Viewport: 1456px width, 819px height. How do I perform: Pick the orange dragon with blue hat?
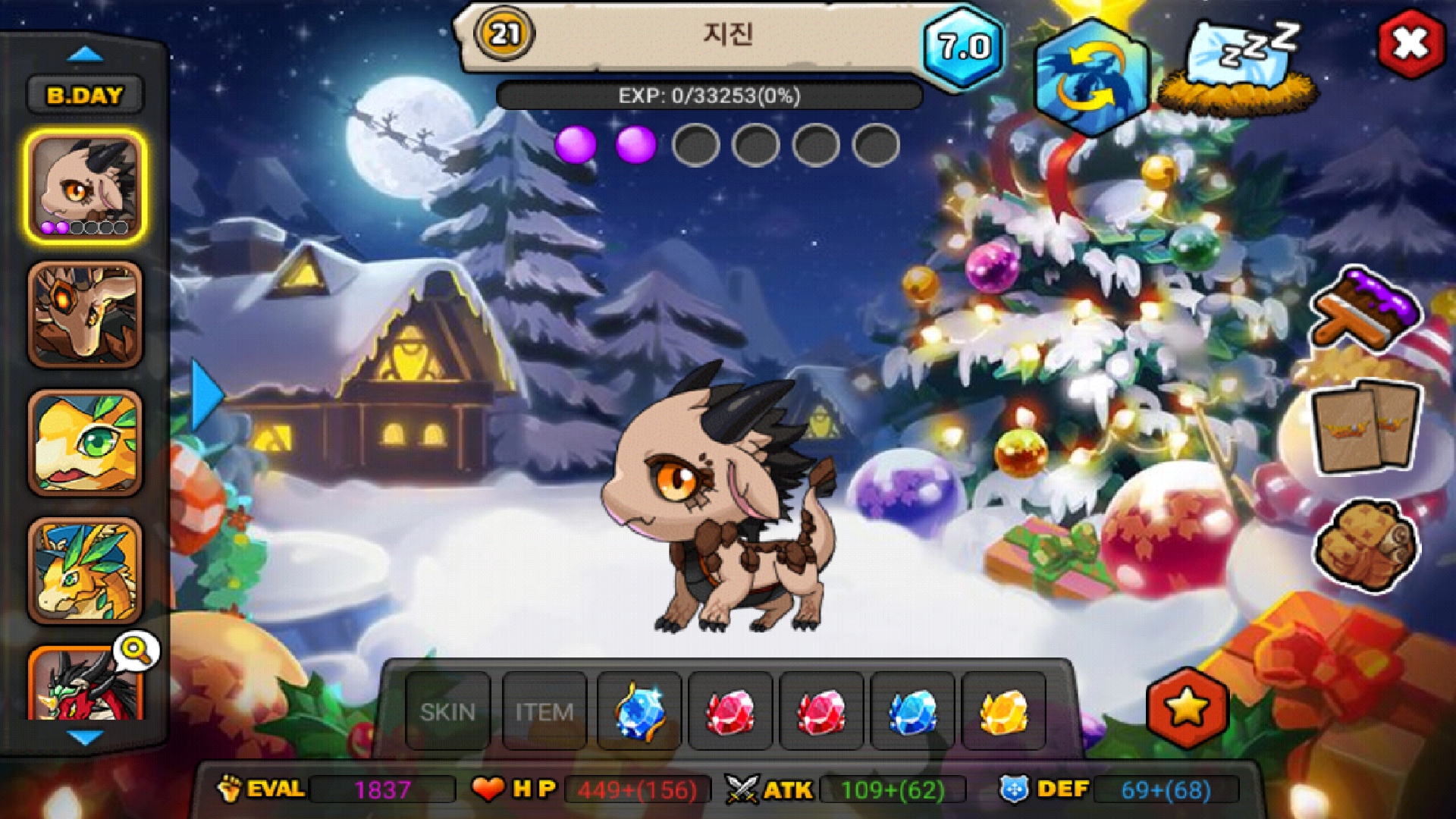(85, 572)
